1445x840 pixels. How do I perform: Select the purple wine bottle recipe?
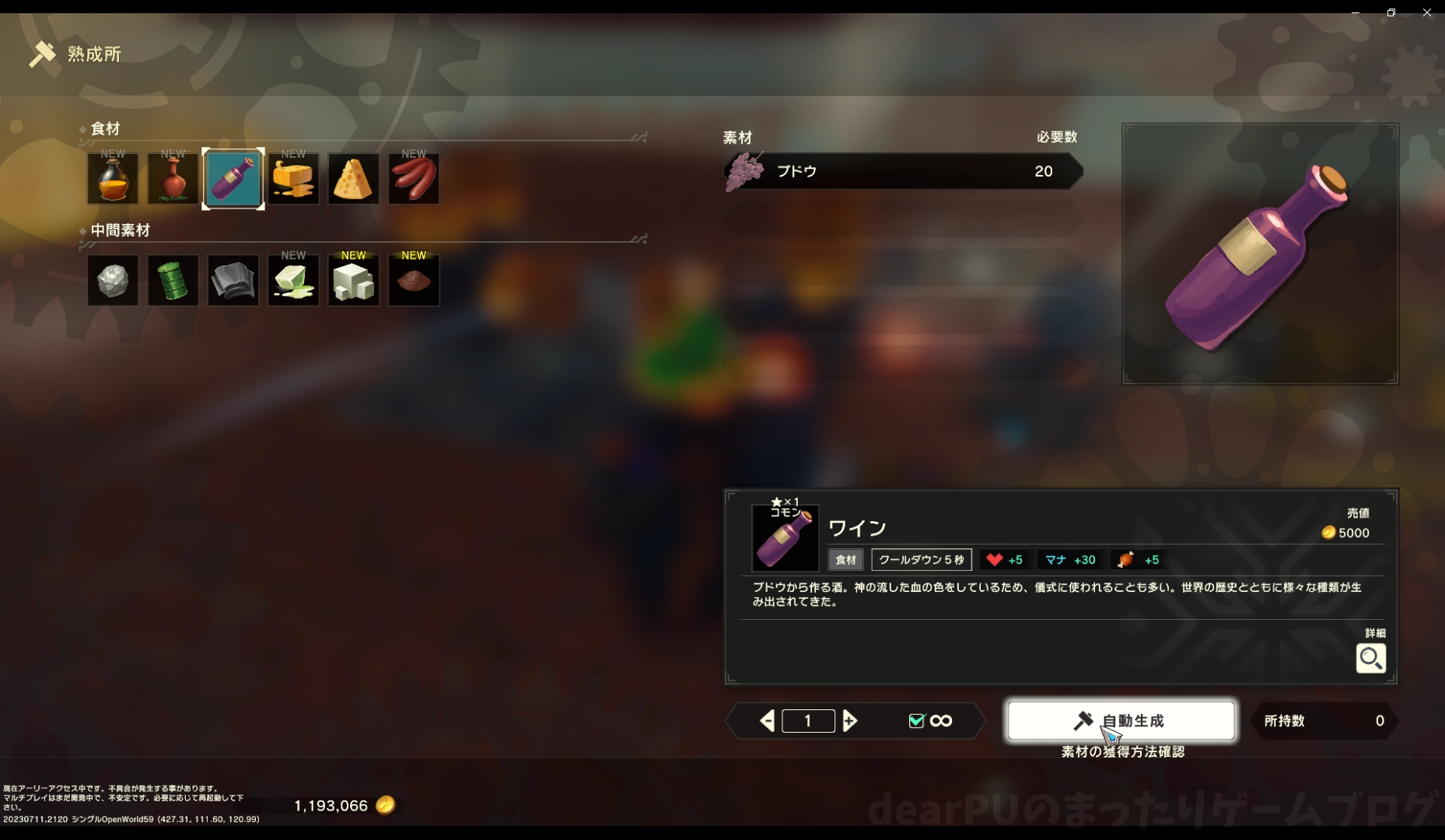click(233, 179)
